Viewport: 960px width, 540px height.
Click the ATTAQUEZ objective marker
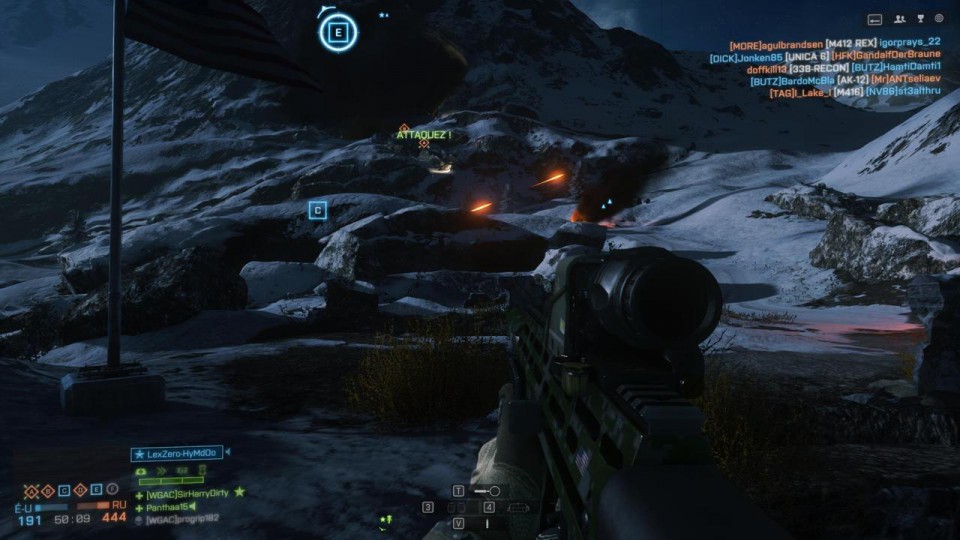click(x=424, y=135)
